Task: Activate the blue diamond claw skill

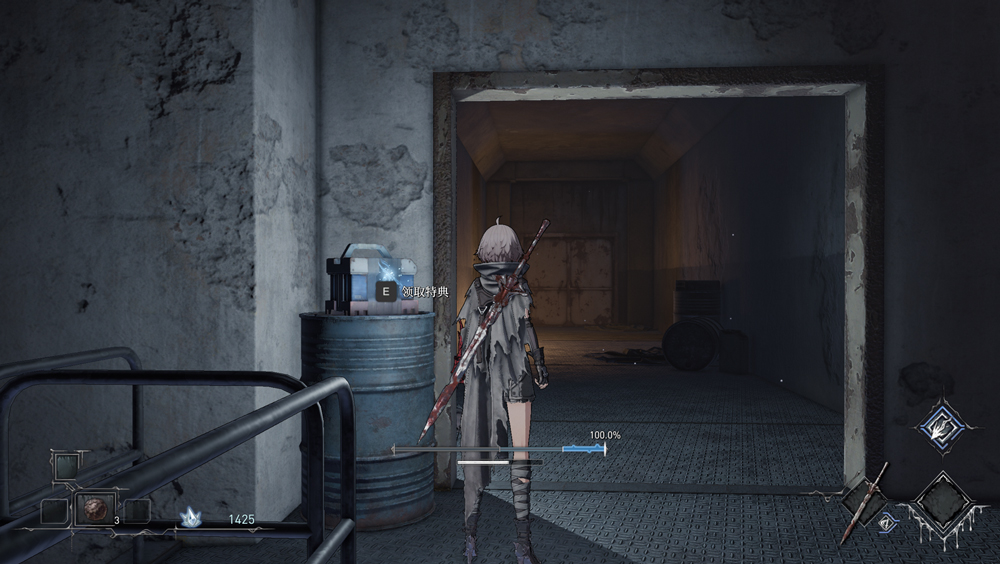Action: (940, 427)
